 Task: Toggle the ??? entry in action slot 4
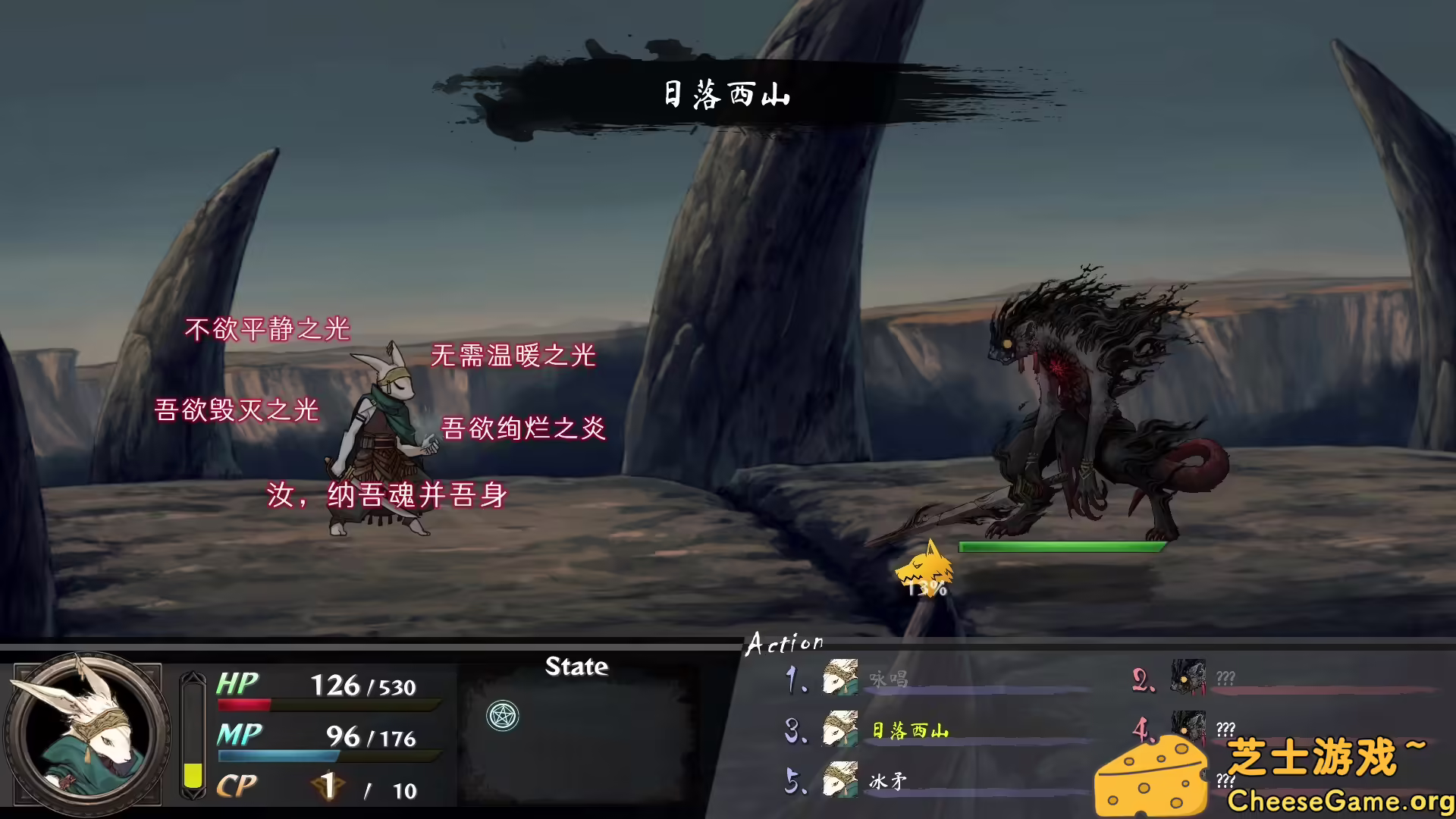click(1227, 730)
